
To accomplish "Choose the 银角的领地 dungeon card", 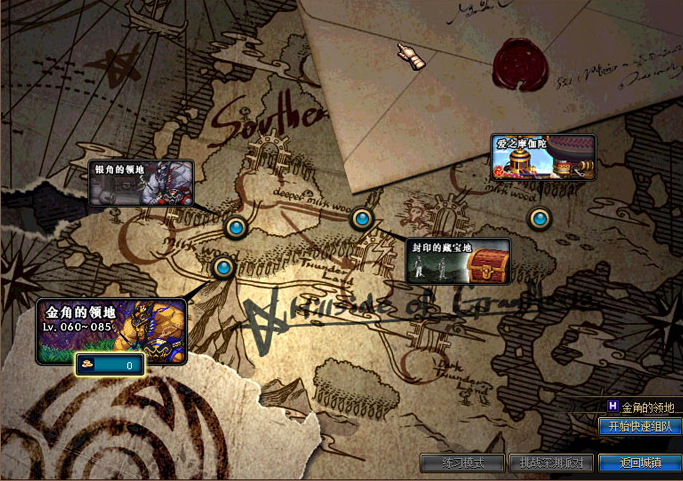I will (141, 182).
